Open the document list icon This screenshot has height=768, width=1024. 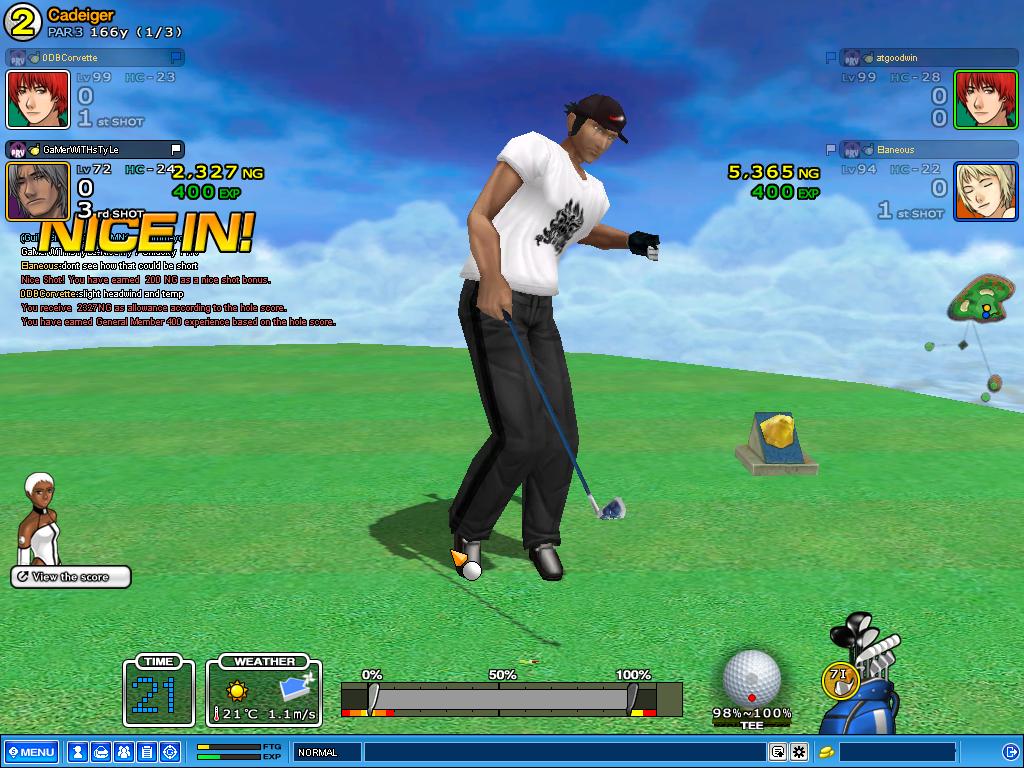(147, 752)
